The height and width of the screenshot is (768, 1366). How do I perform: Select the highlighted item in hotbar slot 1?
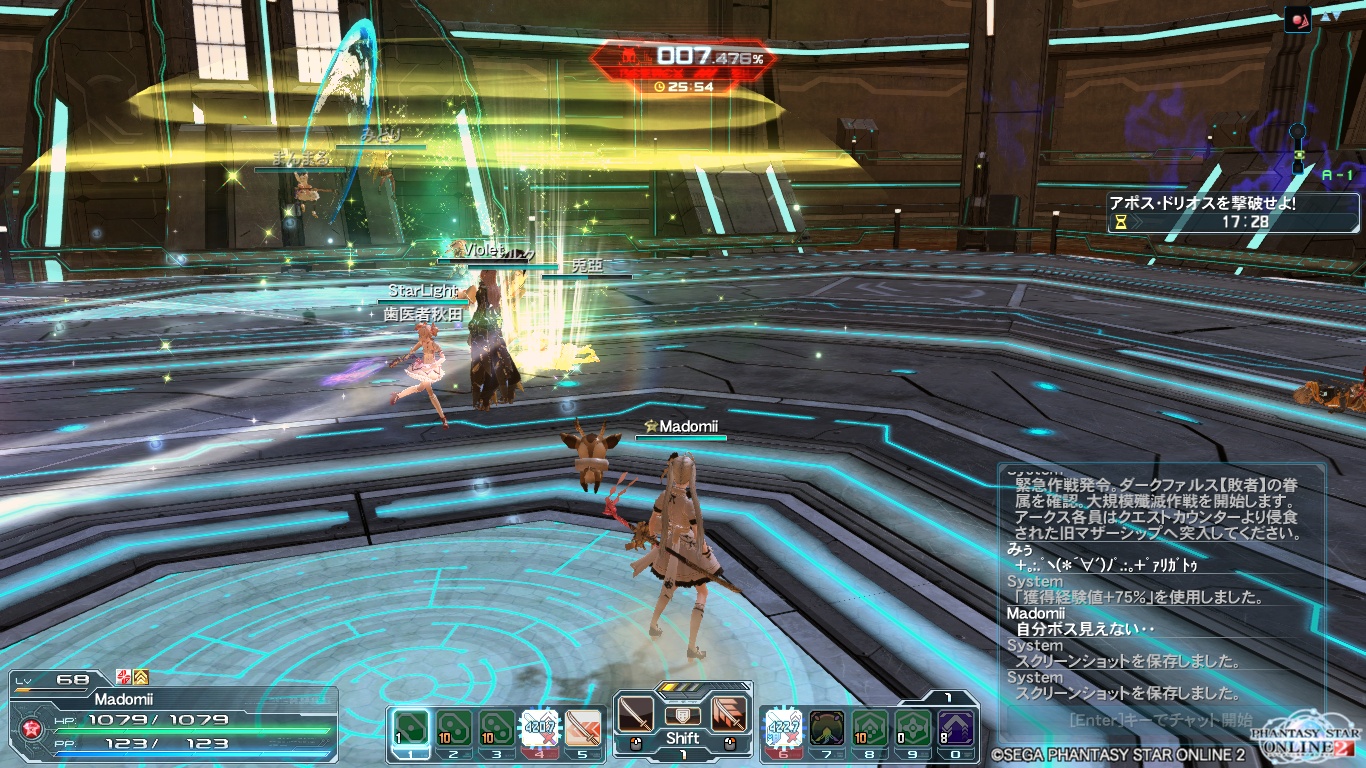tap(412, 727)
